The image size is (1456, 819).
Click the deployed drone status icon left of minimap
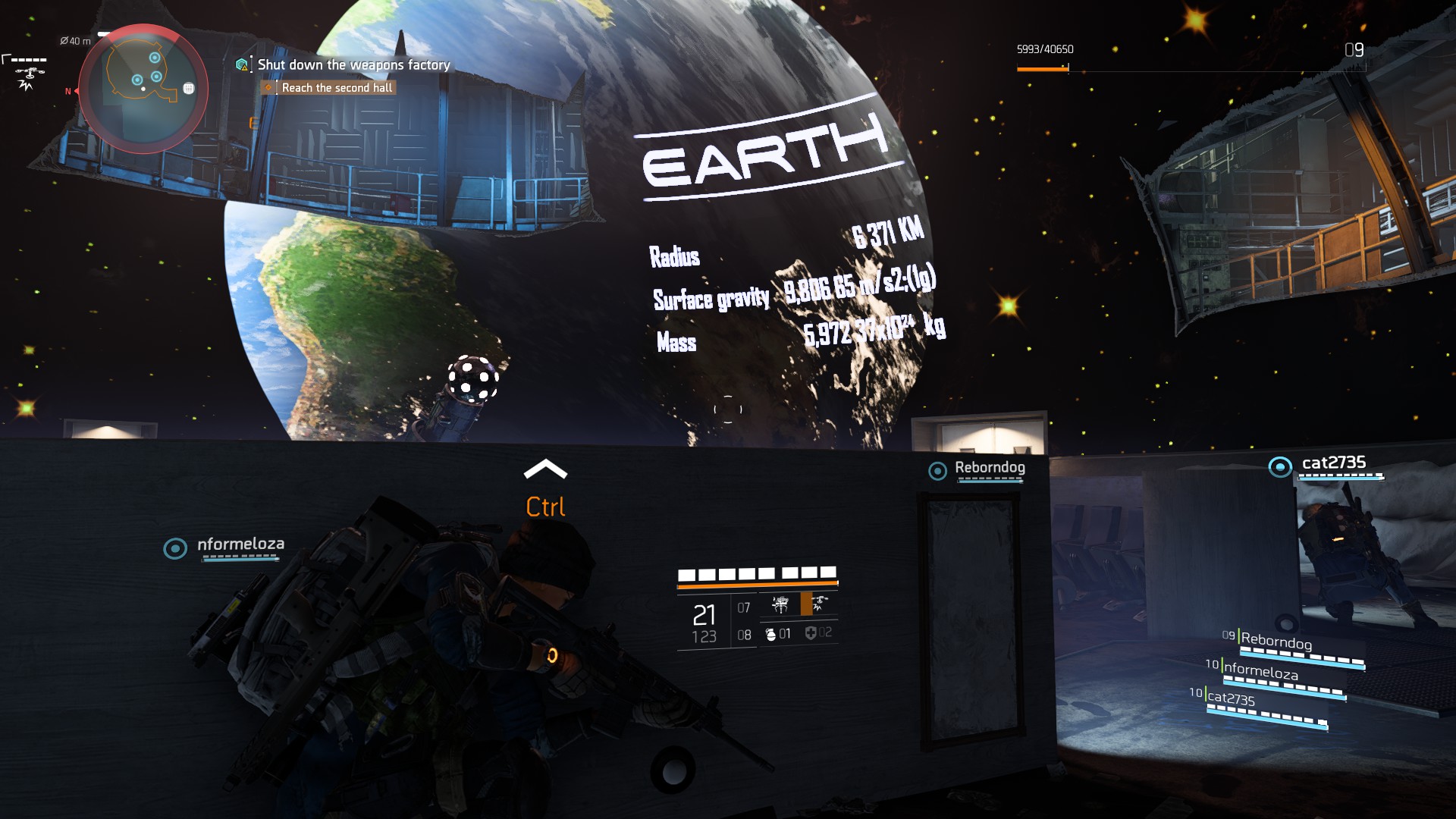coord(29,74)
